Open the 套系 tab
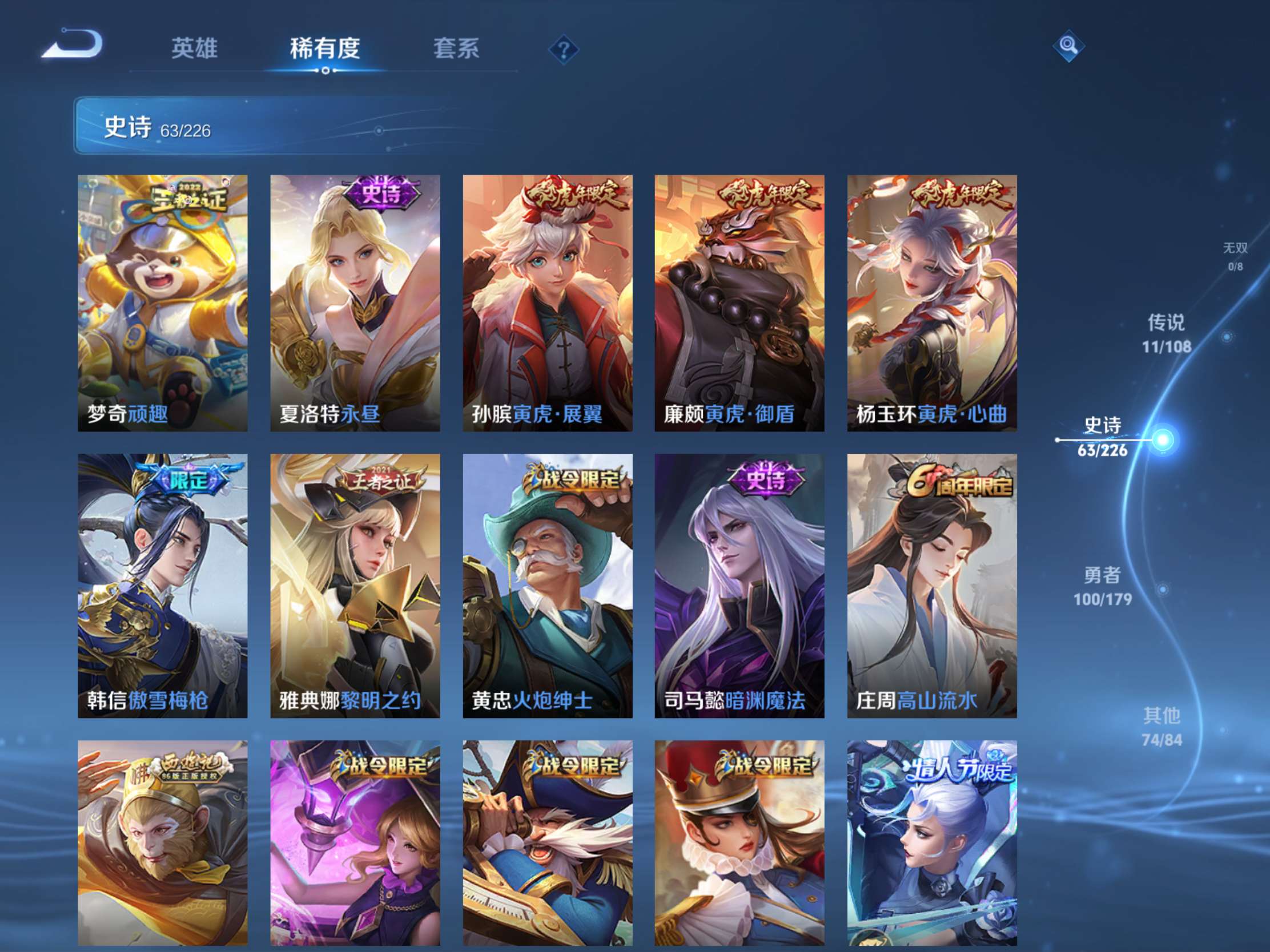Screen dimensions: 1270x952 click(456, 48)
